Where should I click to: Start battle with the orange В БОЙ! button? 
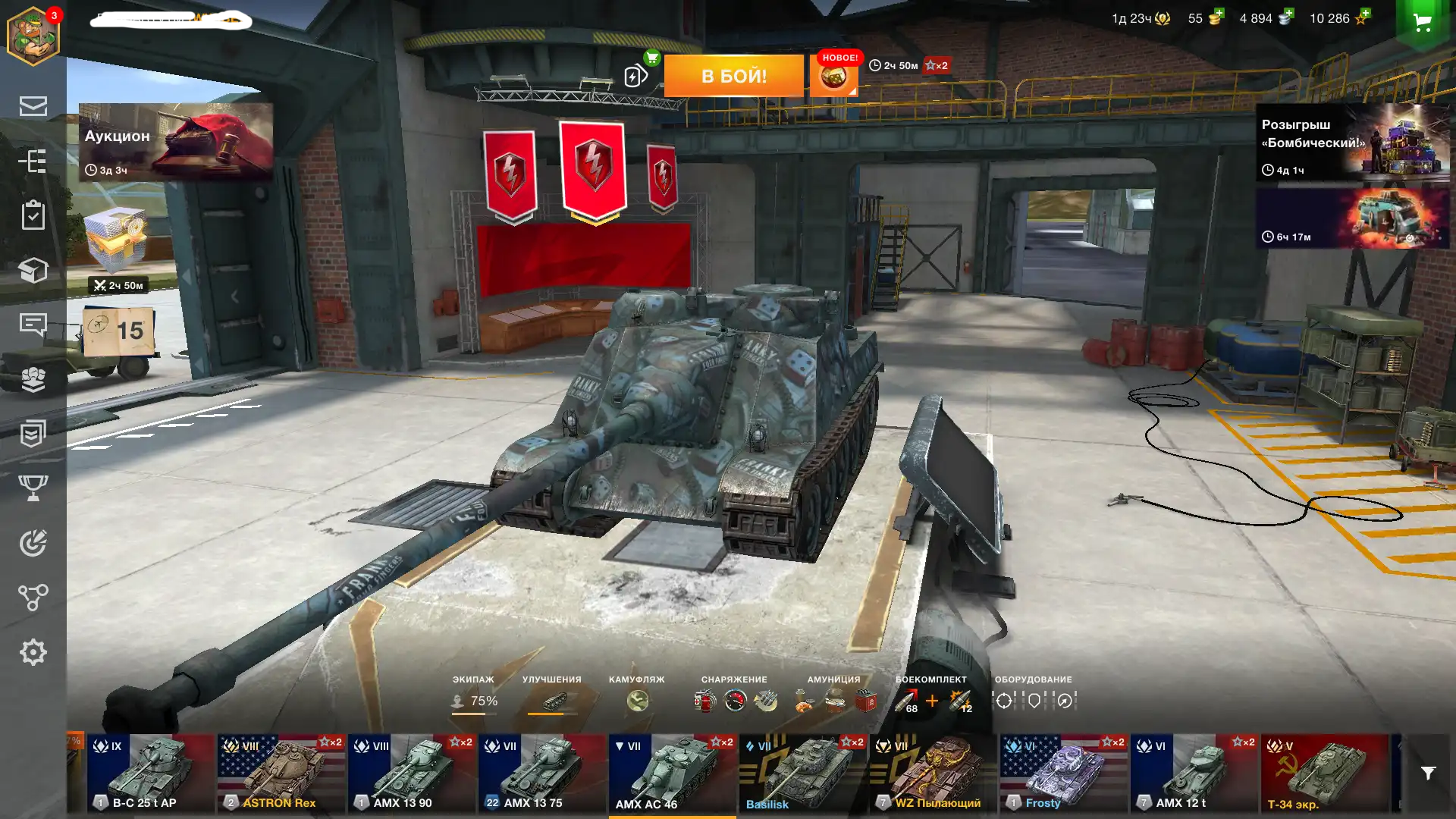point(733,76)
